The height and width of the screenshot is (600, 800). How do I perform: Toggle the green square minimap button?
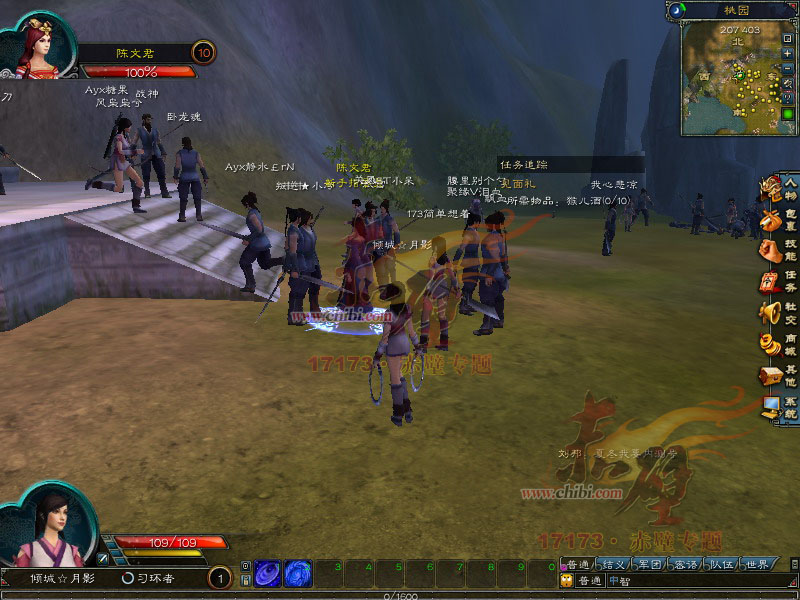[789, 112]
